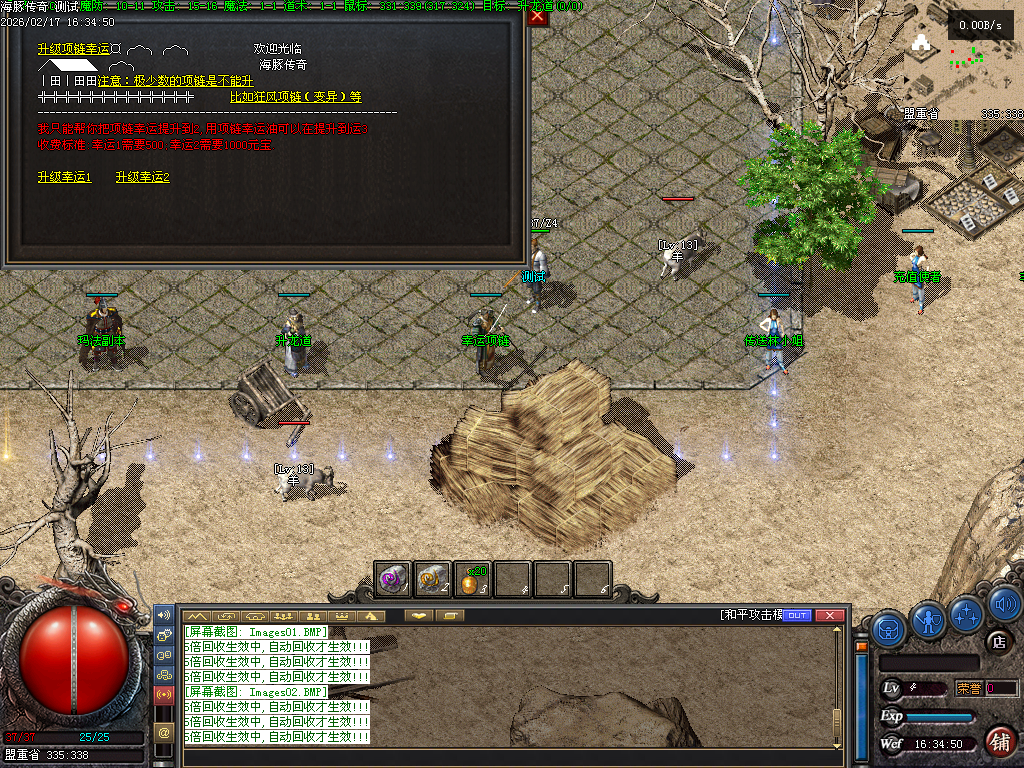Image resolution: width=1024 pixels, height=768 pixels.
Task: Click the blue OUT button
Action: [x=797, y=616]
